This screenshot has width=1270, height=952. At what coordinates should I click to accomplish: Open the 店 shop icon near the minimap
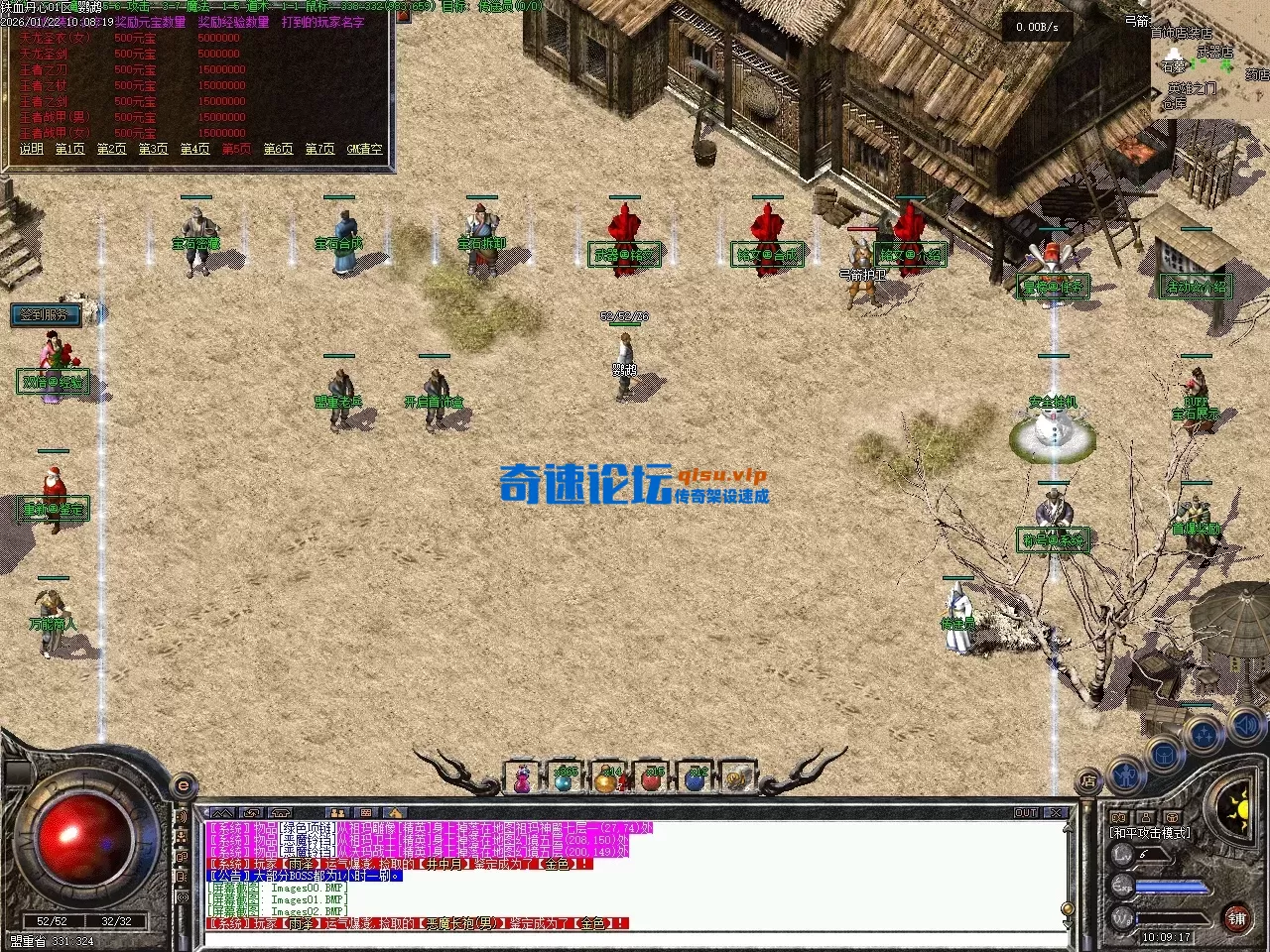[1088, 779]
